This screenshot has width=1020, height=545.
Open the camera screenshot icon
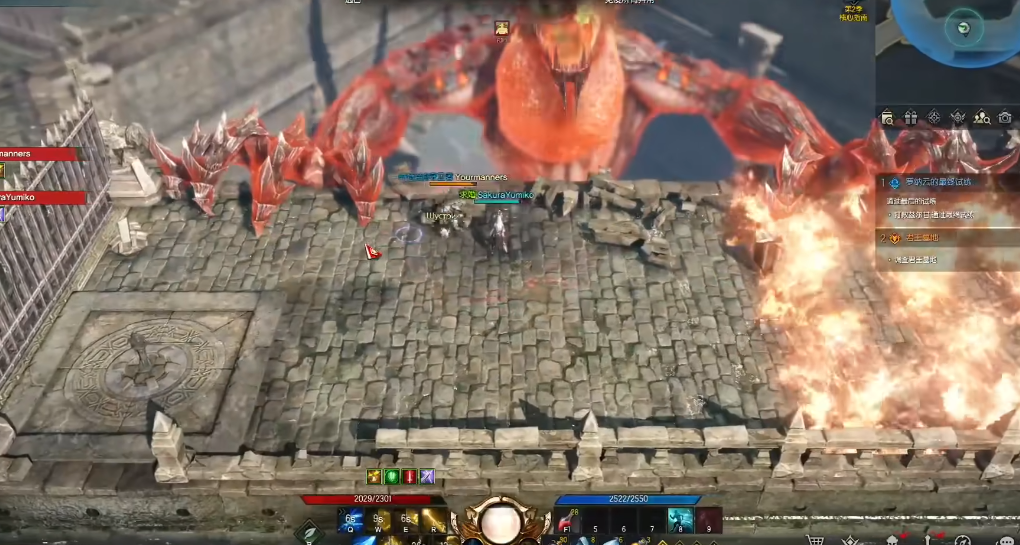point(1006,118)
